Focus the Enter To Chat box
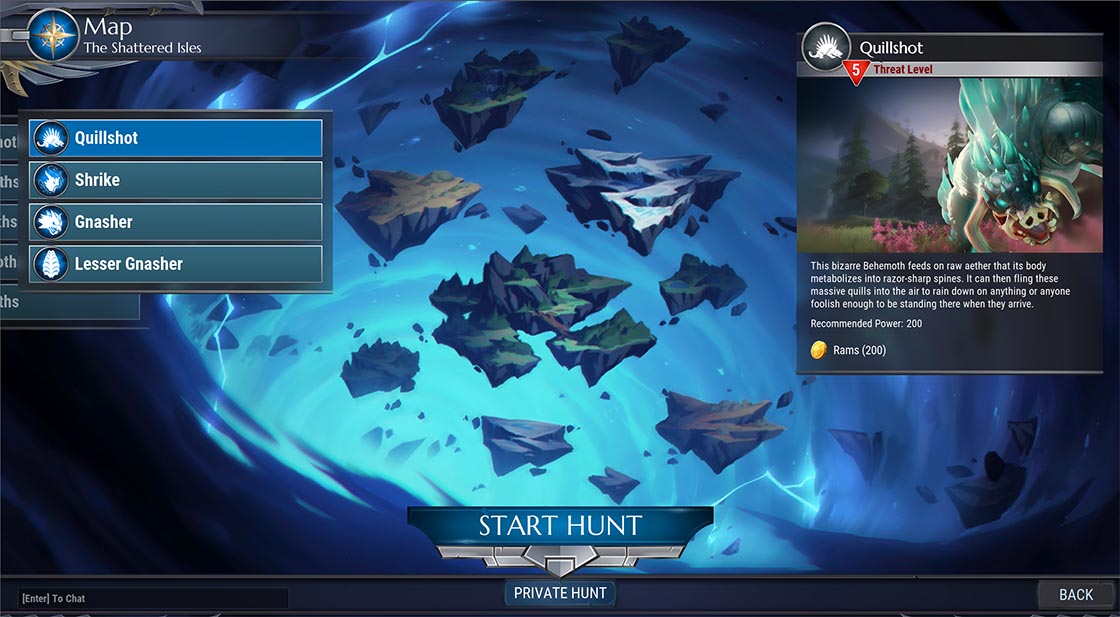This screenshot has width=1120, height=617. tap(153, 598)
